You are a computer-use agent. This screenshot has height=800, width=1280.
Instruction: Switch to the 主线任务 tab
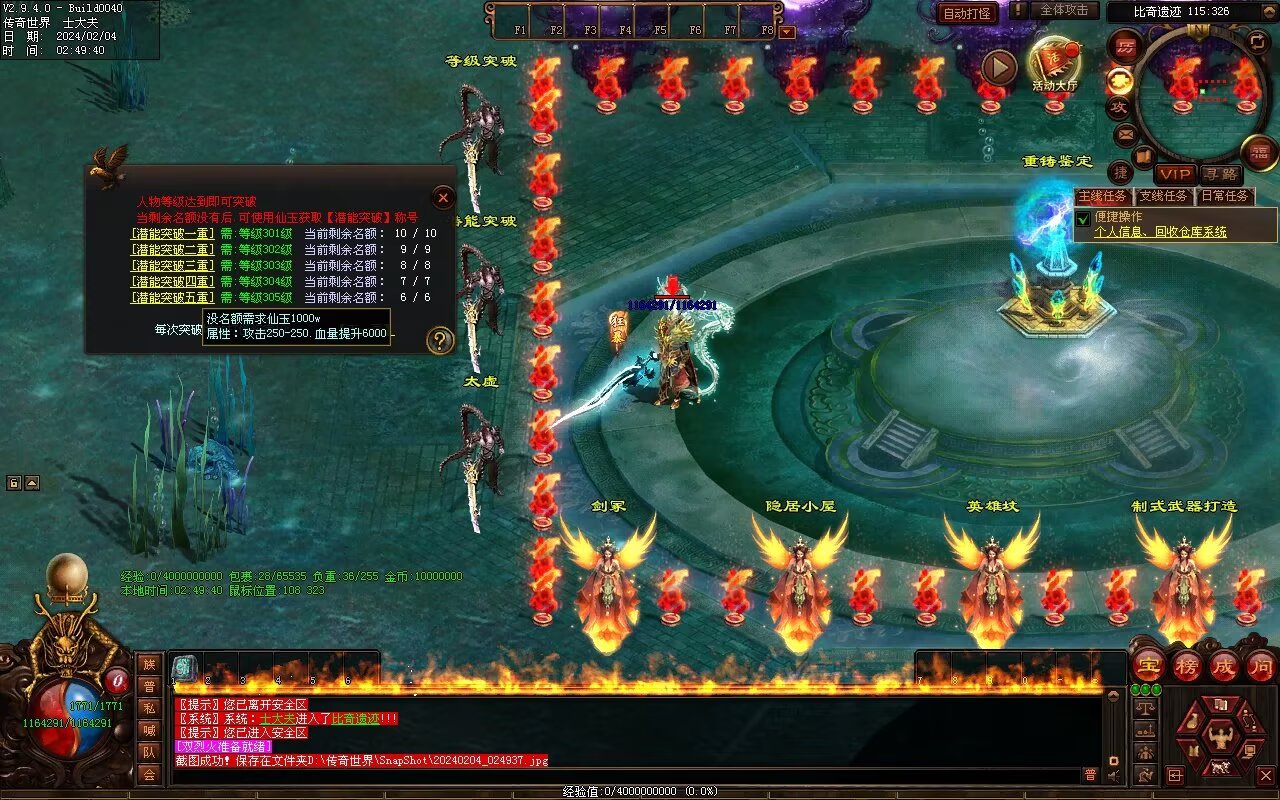point(1103,196)
